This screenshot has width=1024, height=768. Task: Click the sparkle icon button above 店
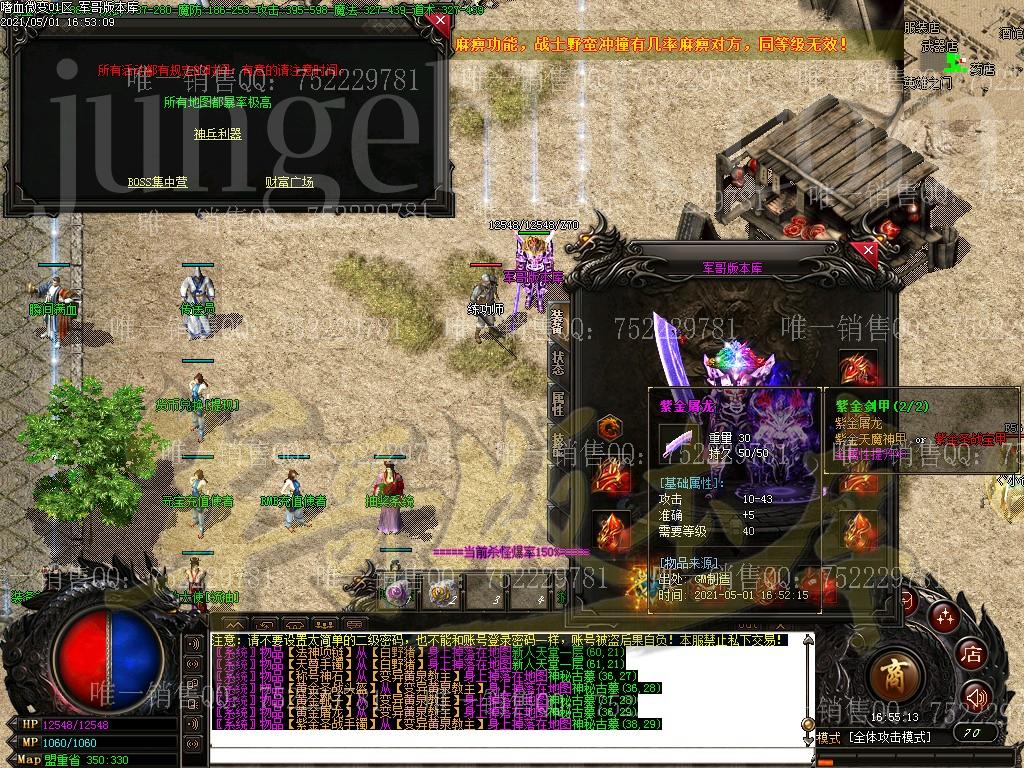click(941, 615)
